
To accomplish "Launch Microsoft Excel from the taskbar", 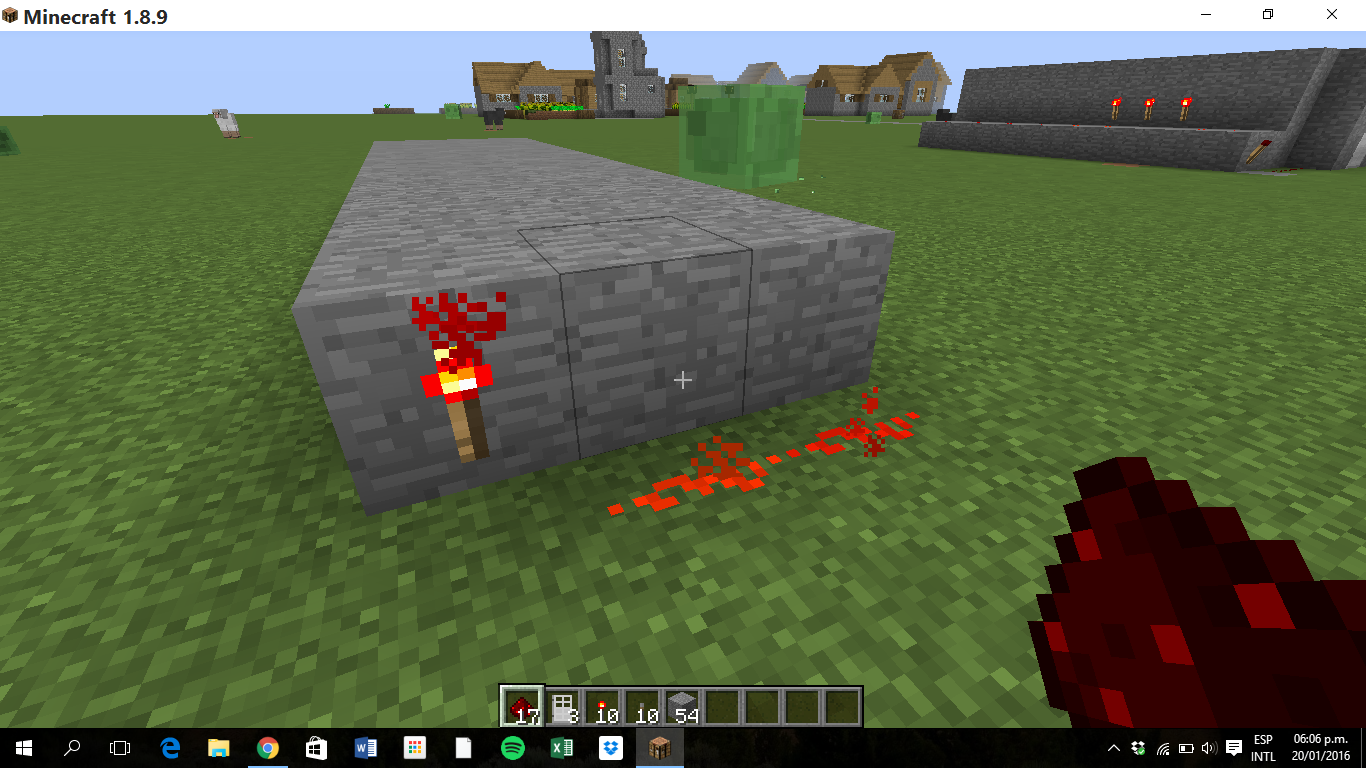I will pyautogui.click(x=561, y=747).
